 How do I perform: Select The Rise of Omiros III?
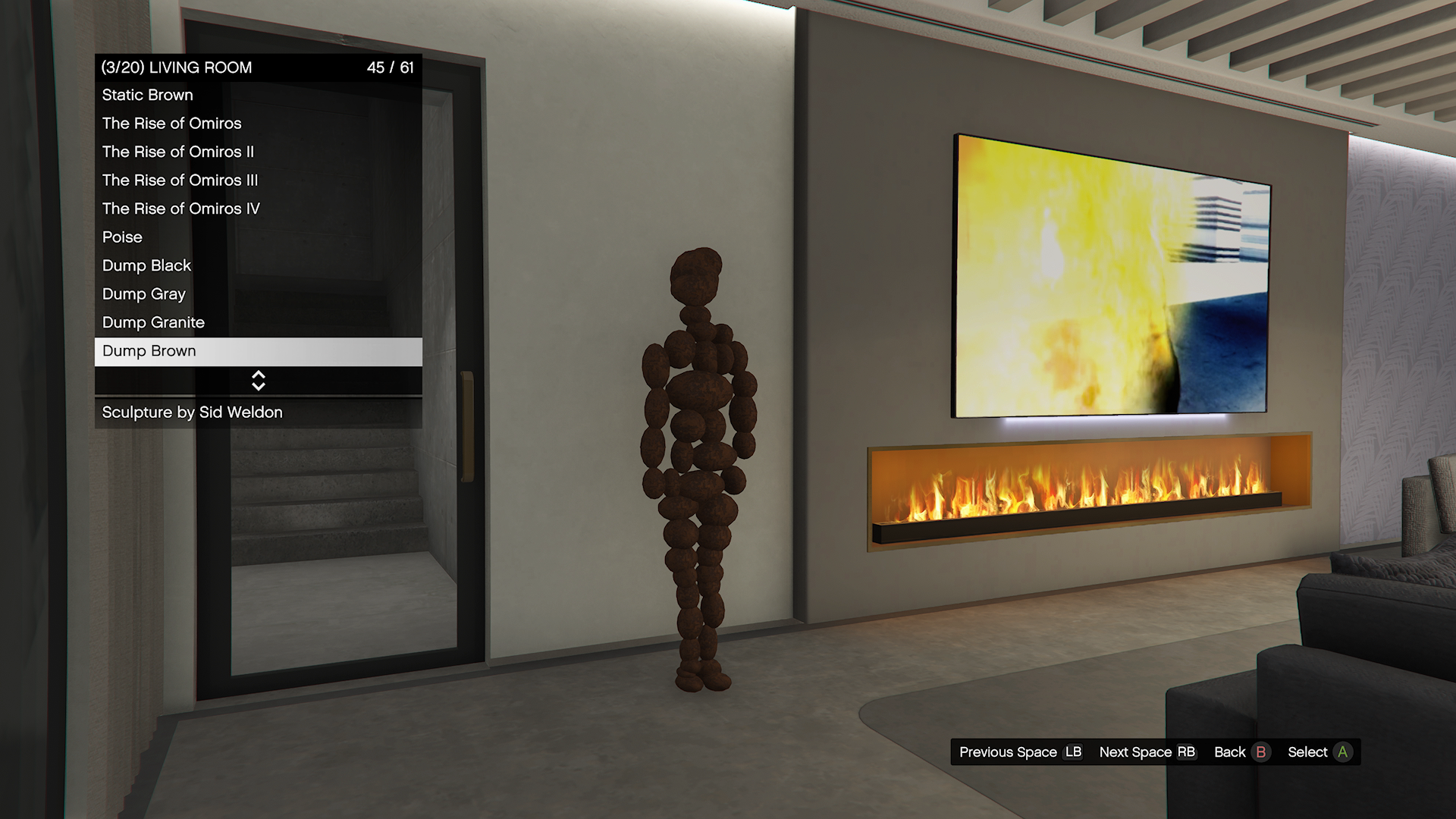click(x=258, y=180)
